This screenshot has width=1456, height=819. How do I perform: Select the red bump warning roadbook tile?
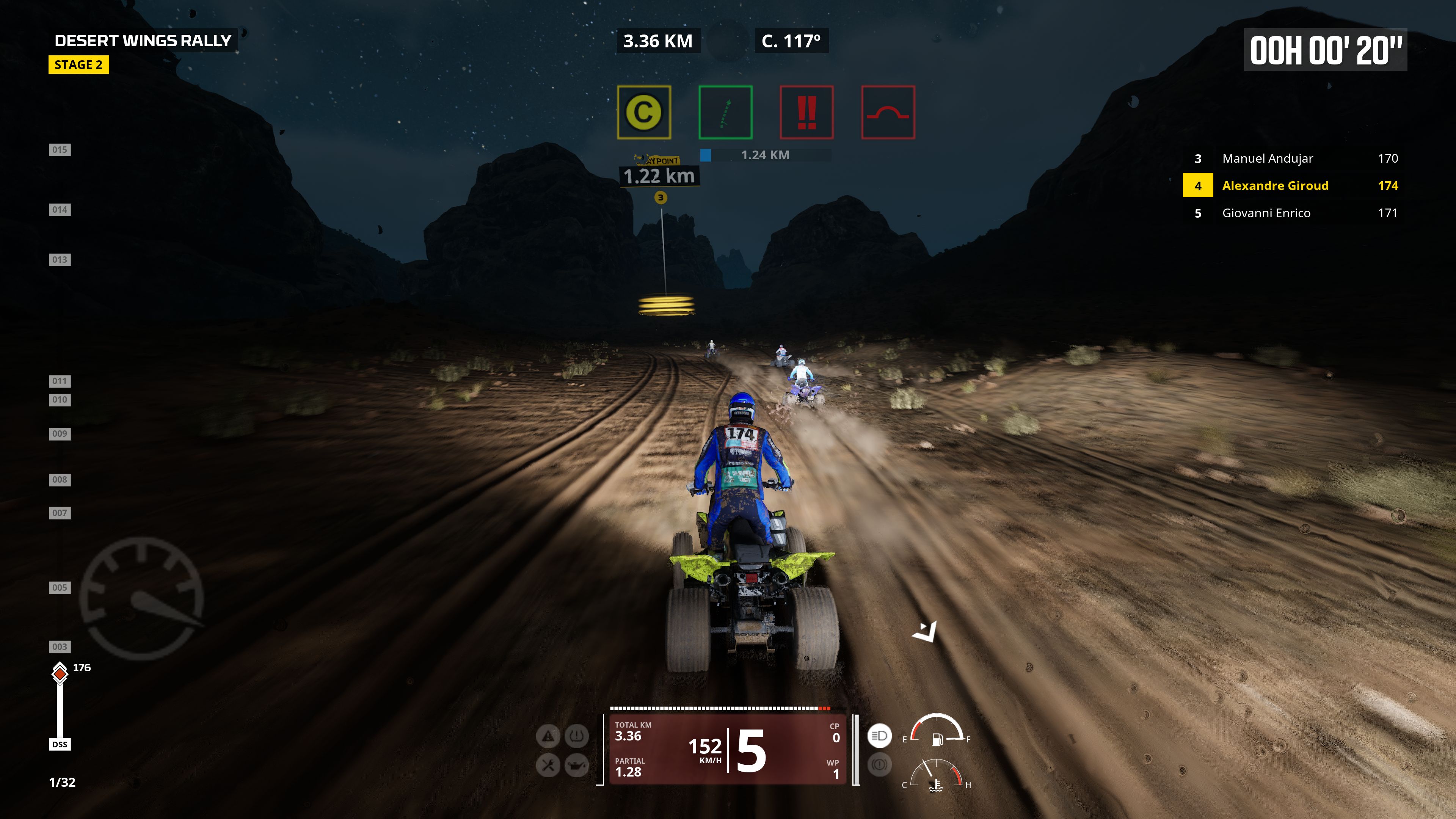(888, 112)
